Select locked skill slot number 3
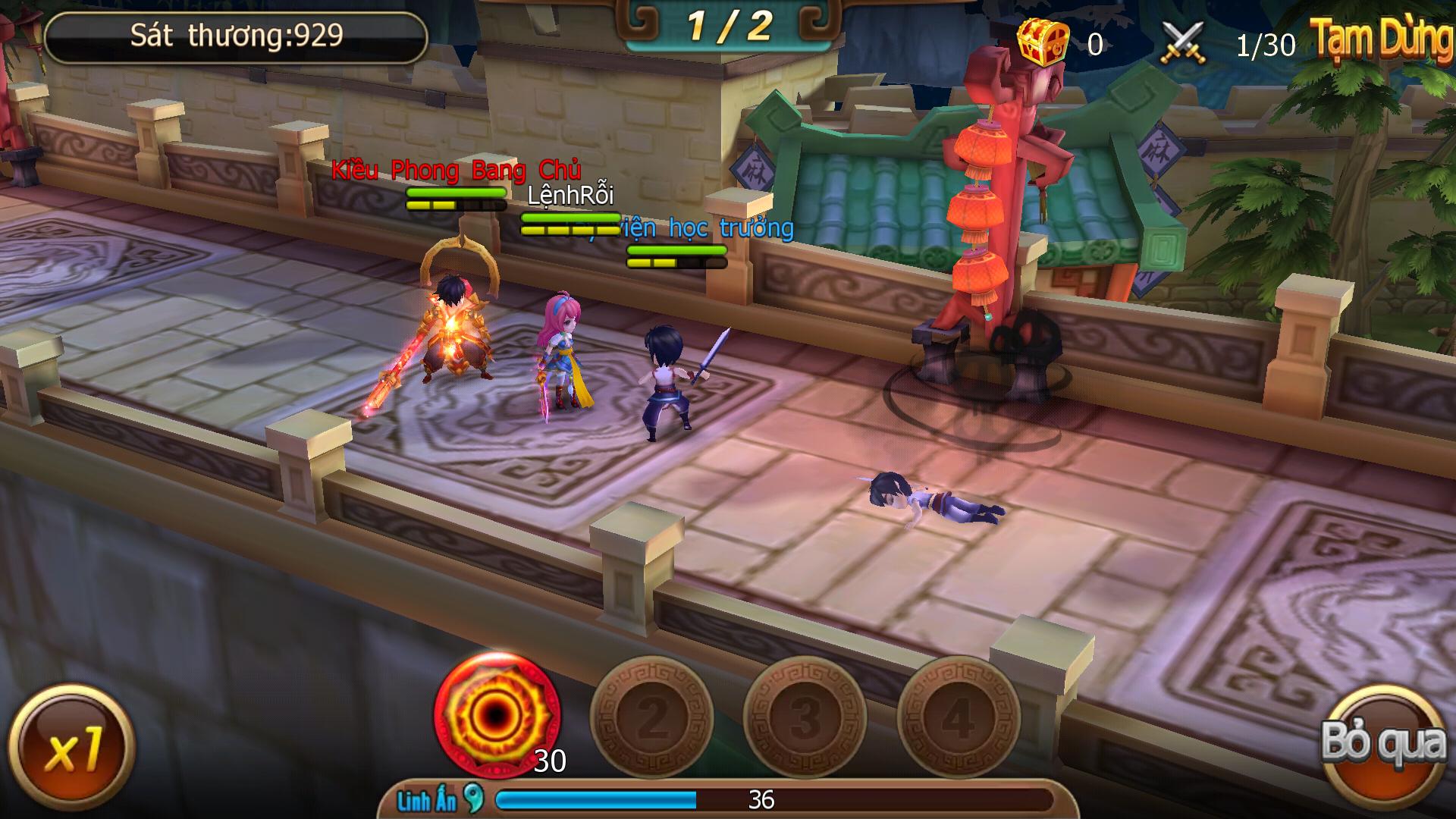 (x=805, y=717)
